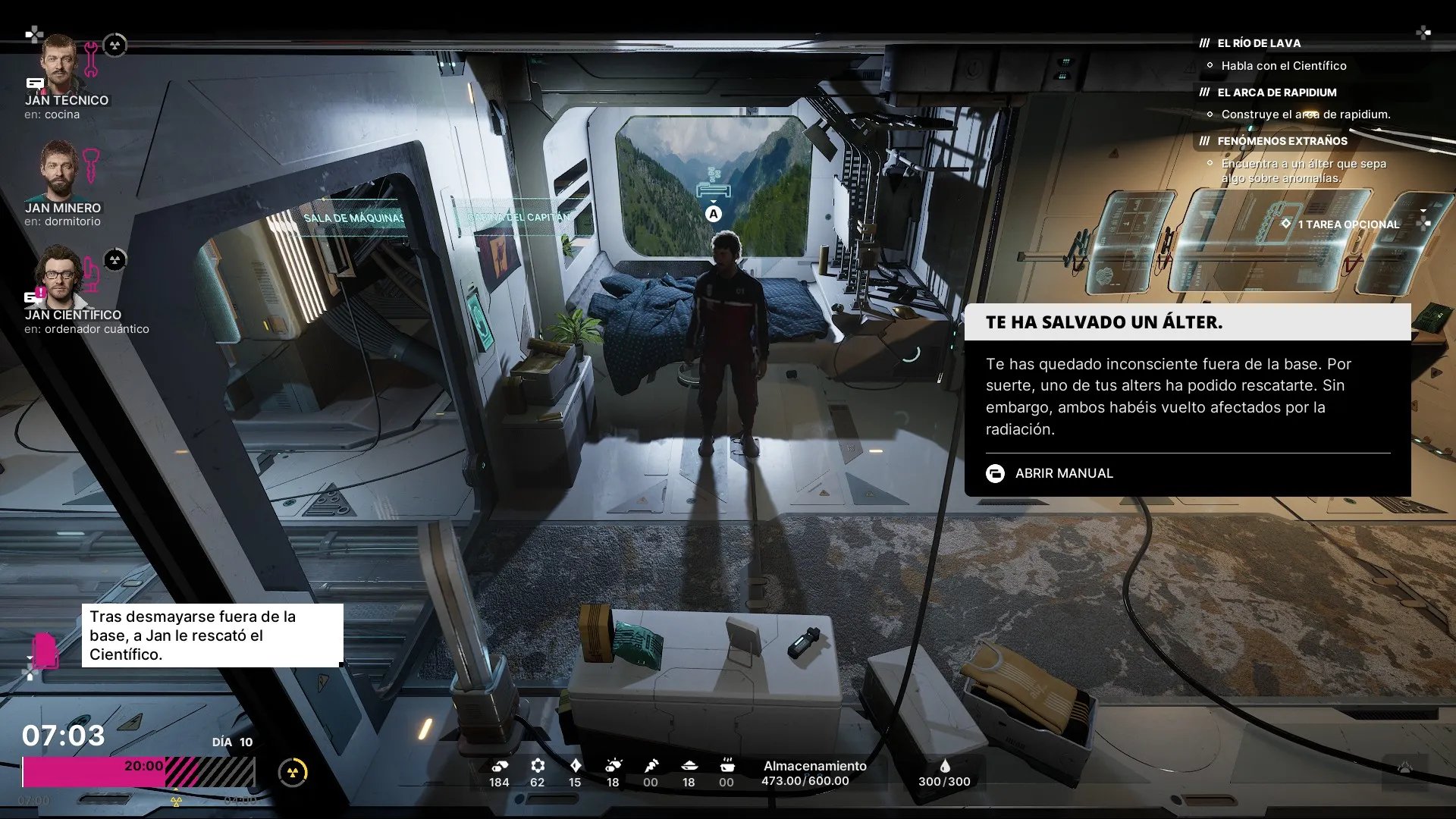Viewport: 1456px width, 819px height.
Task: Select the gear resource icon in bottom bar
Action: [538, 766]
